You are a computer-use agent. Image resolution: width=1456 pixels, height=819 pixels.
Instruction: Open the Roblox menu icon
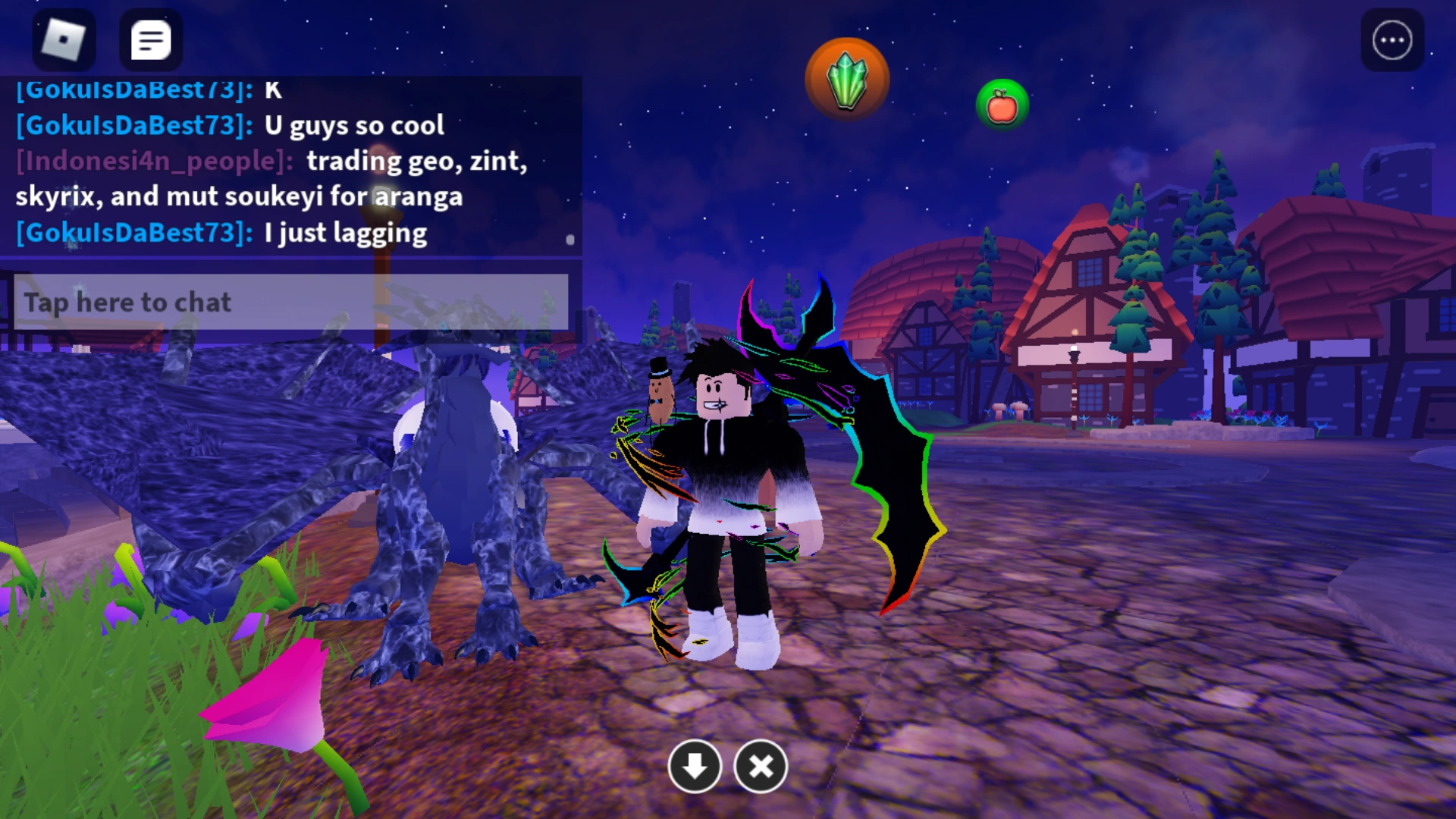tap(65, 39)
